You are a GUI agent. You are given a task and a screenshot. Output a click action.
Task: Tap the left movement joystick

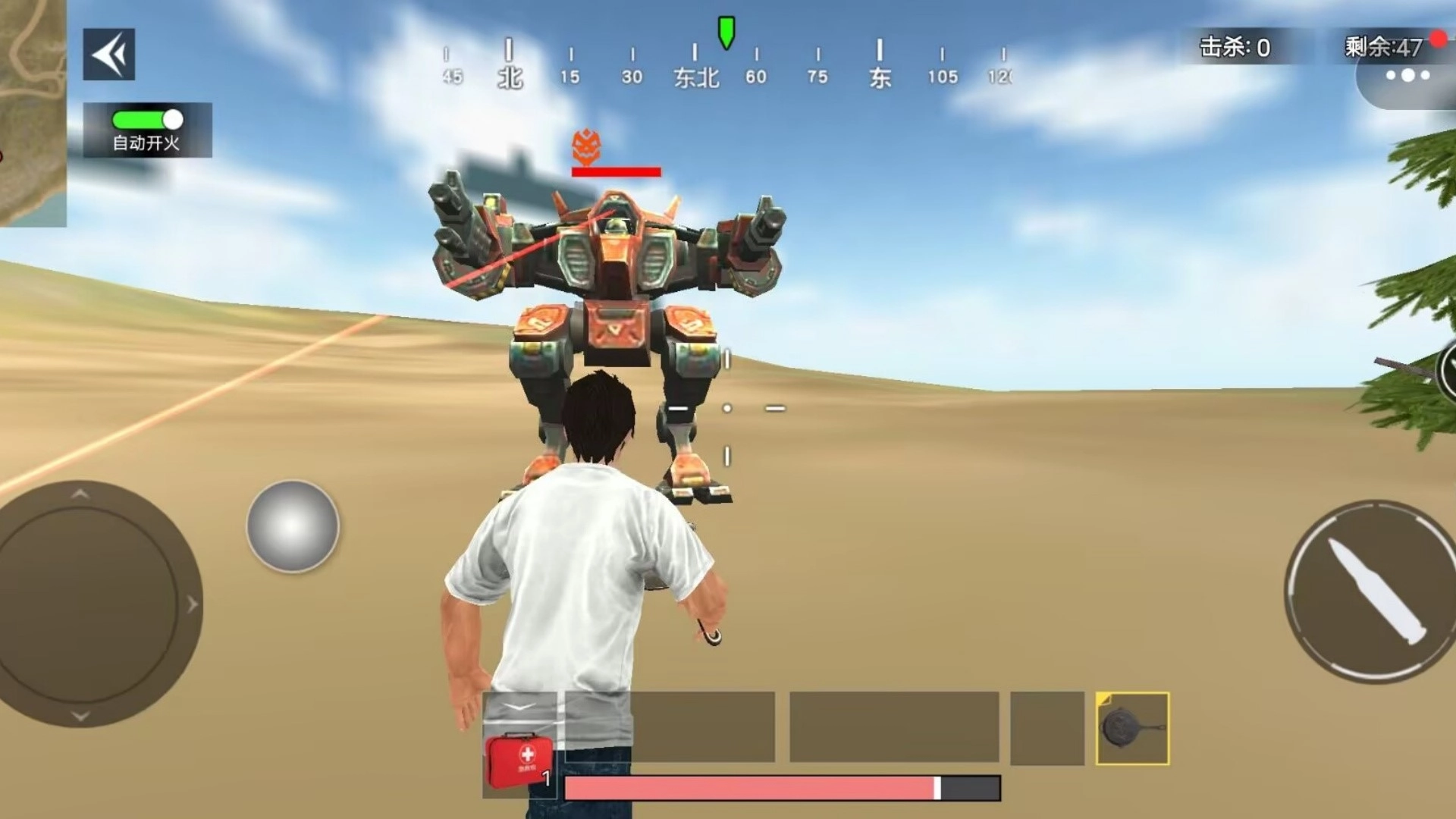(80, 603)
